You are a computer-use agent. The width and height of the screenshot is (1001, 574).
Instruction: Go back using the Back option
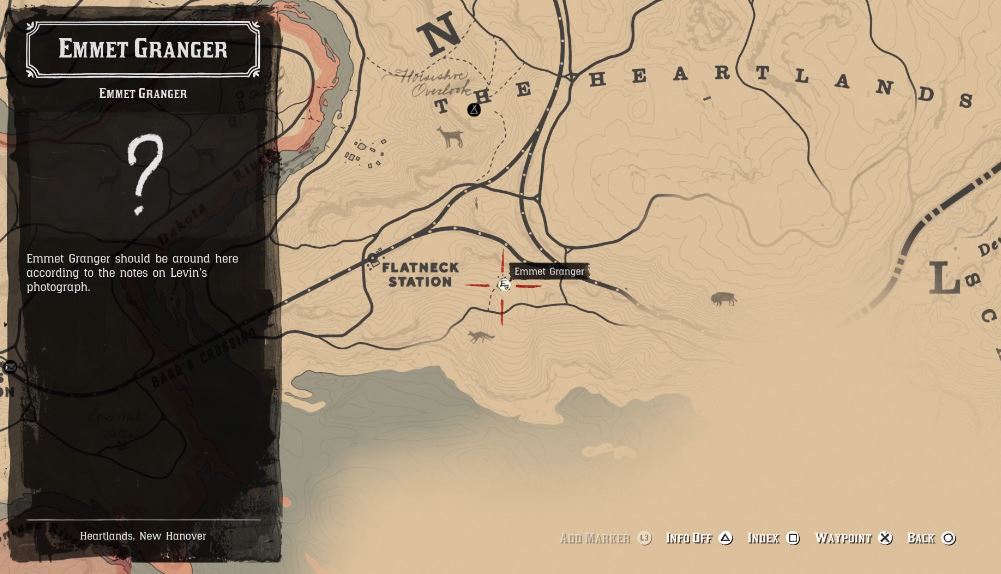click(x=931, y=538)
